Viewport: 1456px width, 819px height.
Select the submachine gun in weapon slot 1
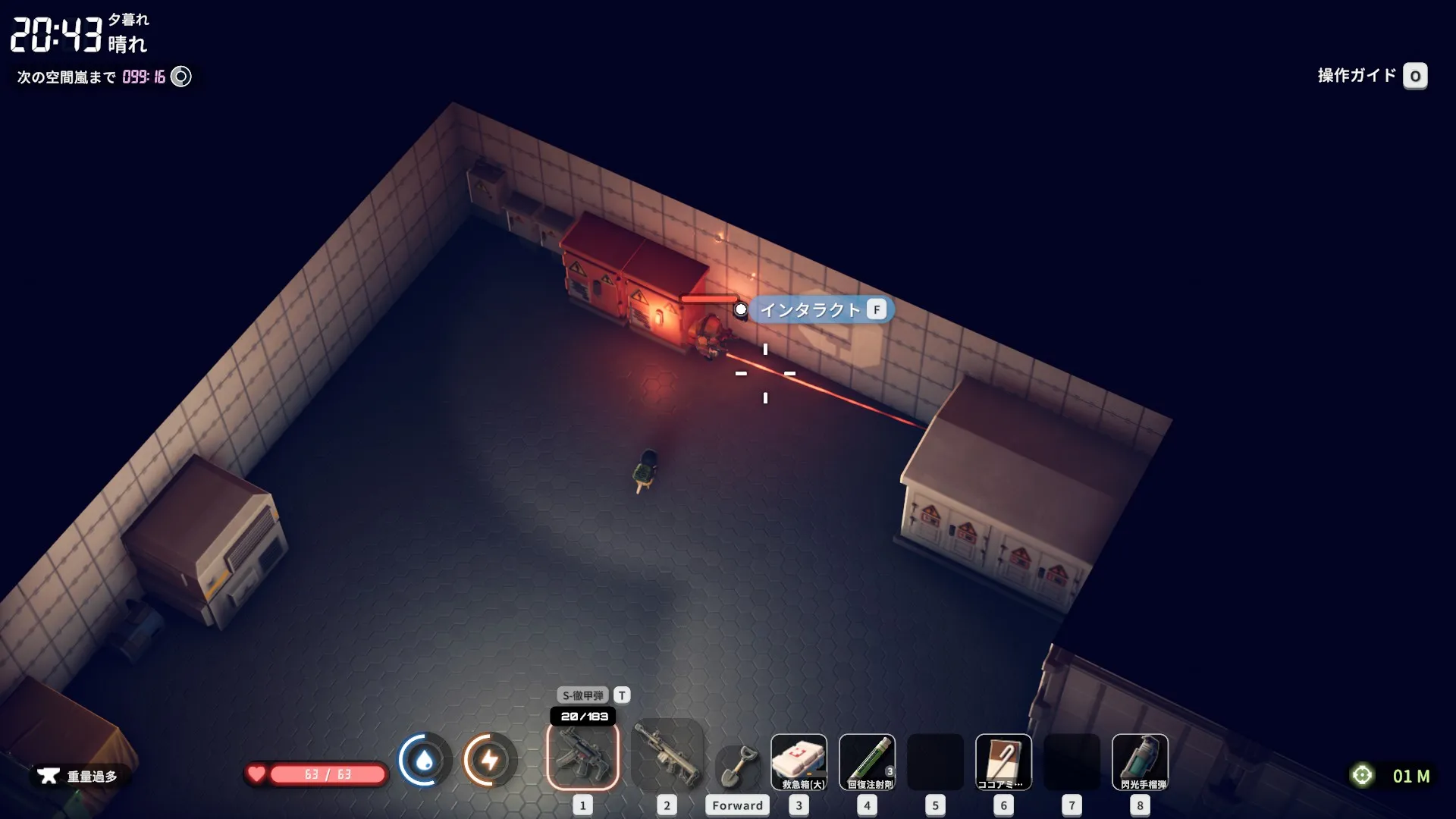pyautogui.click(x=582, y=755)
